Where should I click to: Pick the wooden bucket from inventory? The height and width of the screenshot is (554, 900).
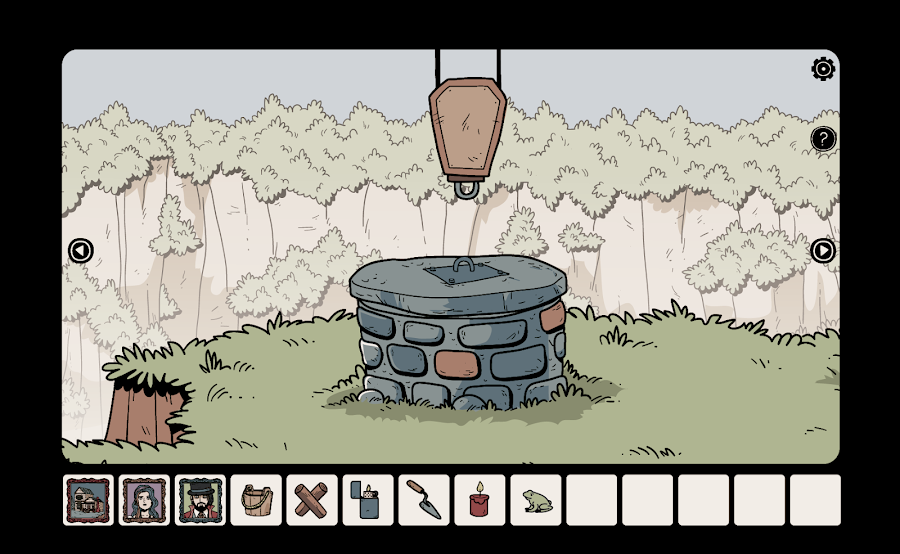256,499
